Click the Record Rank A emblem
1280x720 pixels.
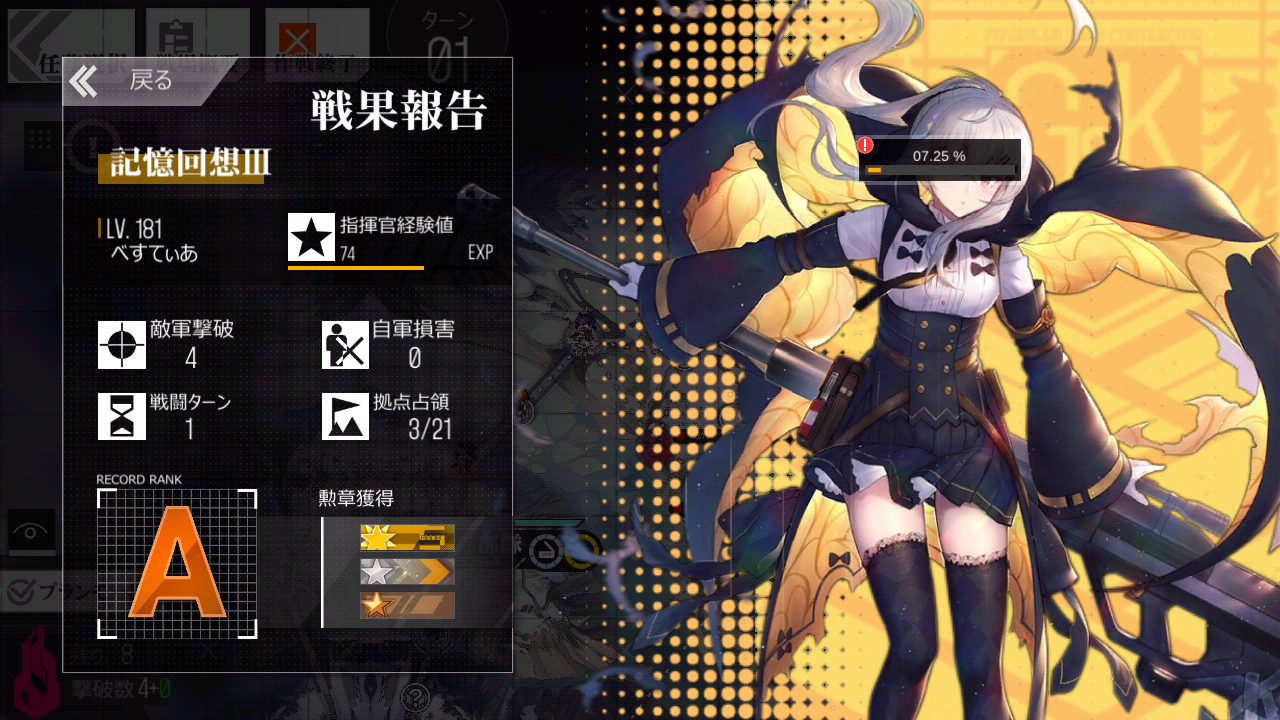coord(176,565)
